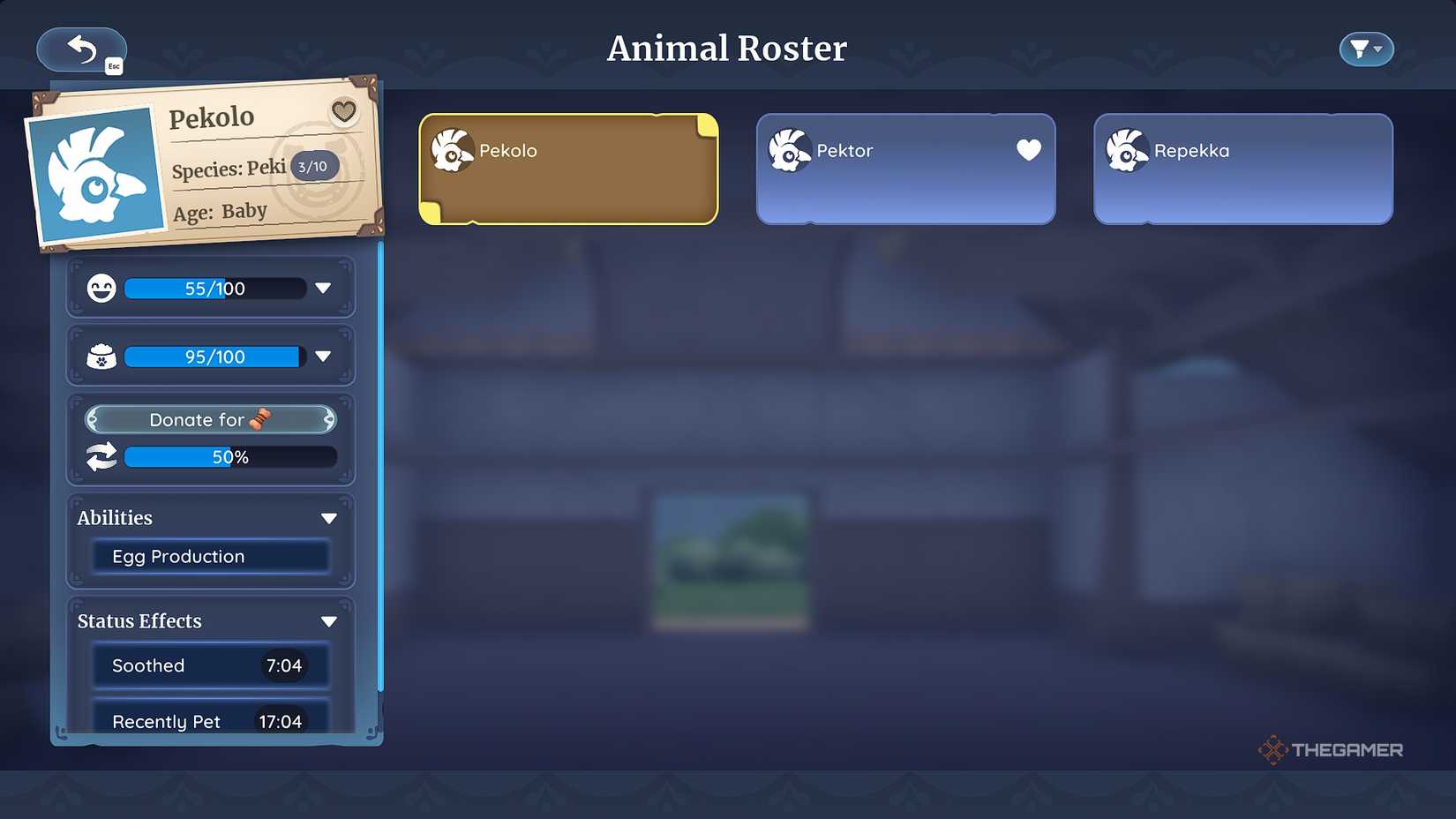1456x819 pixels.
Task: Click the back arrow to exit Animal Roster
Action: click(81, 49)
